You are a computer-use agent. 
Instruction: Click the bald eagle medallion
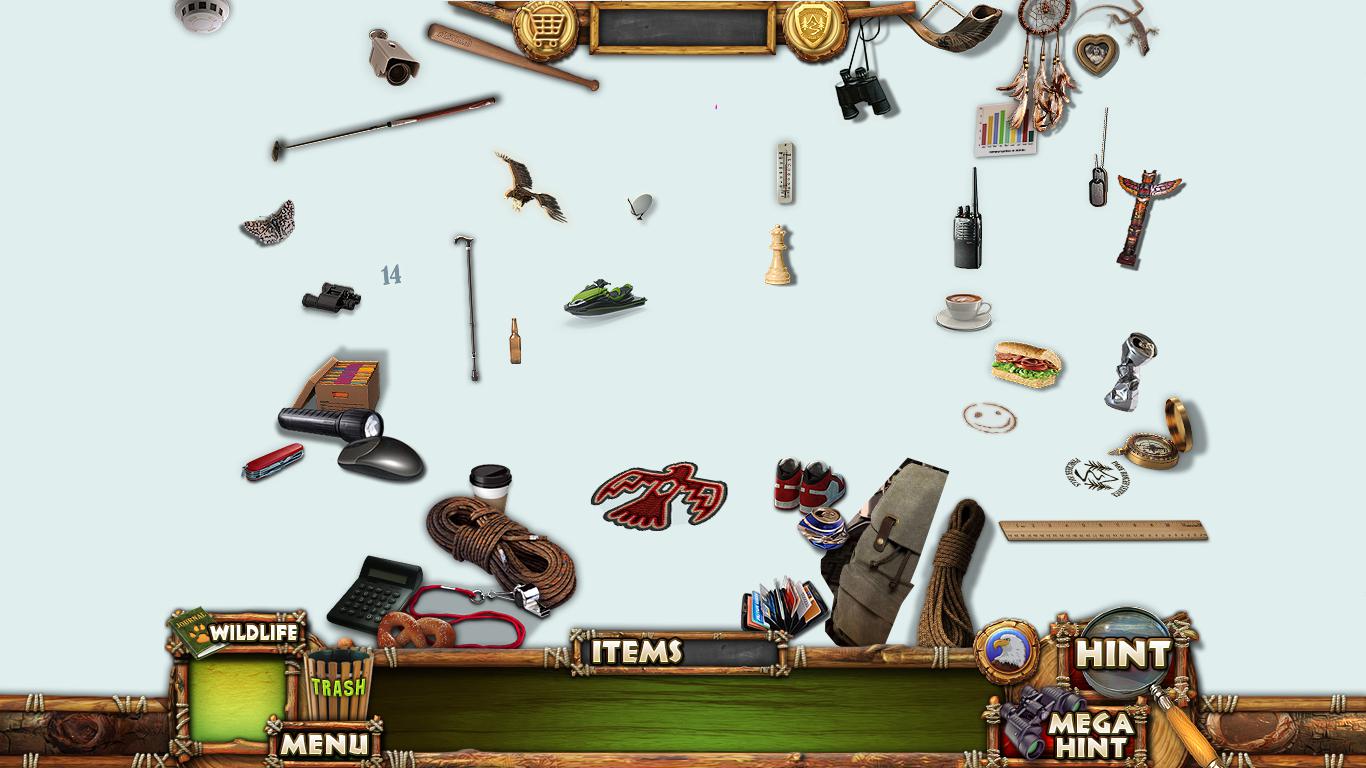click(x=1006, y=651)
